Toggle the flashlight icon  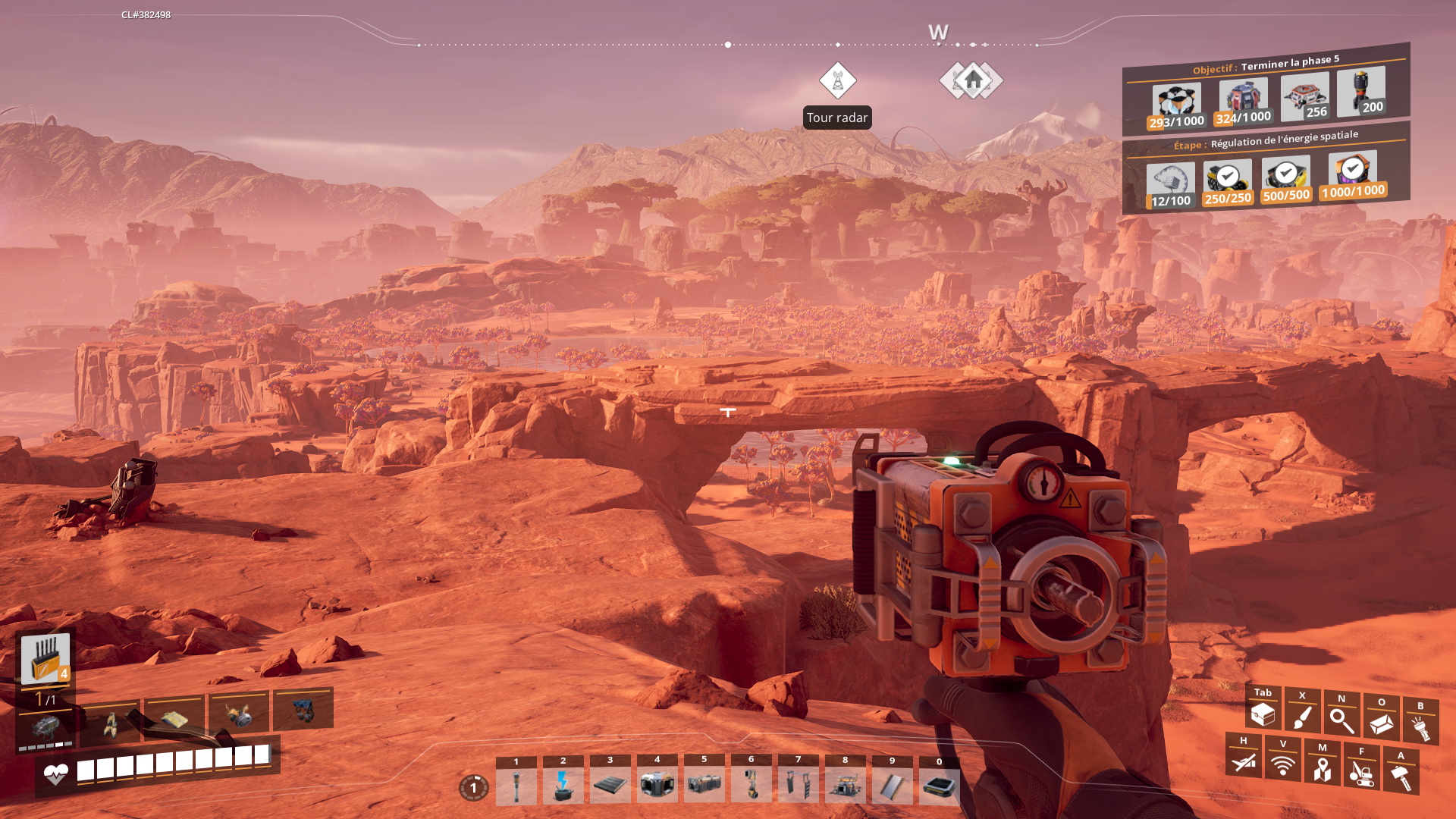1420,726
